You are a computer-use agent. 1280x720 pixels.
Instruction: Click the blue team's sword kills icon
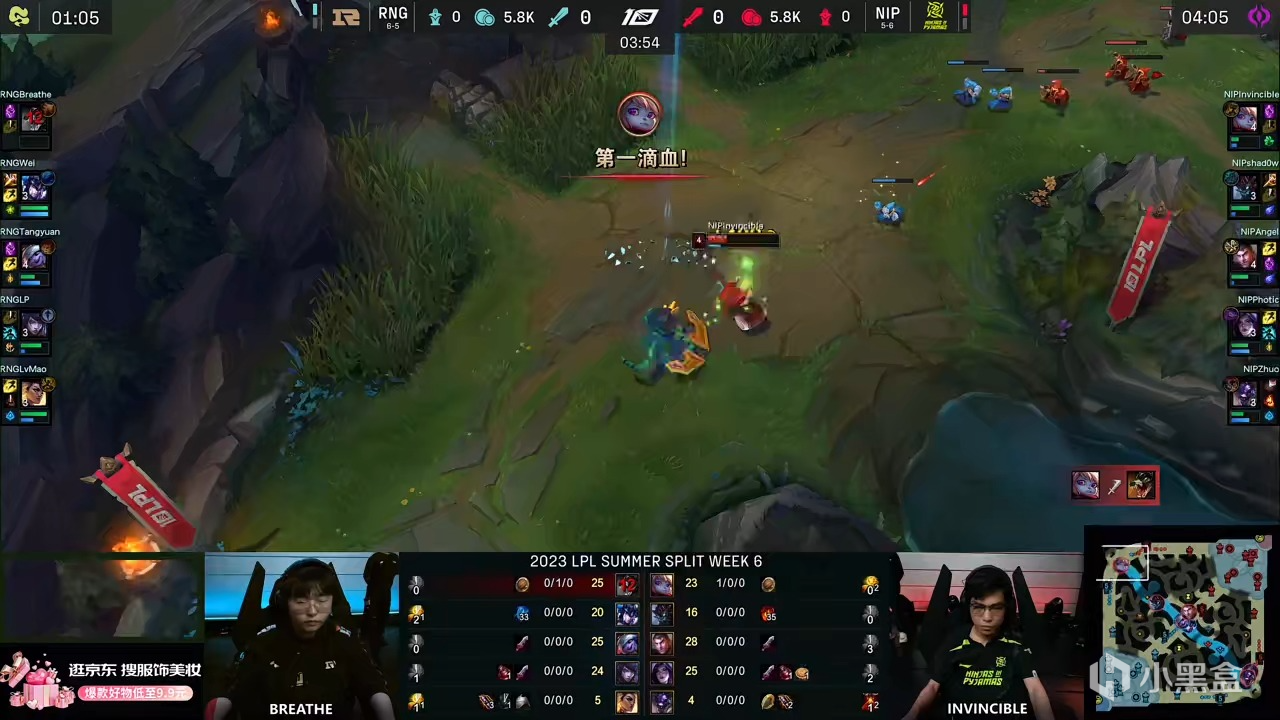(x=559, y=16)
